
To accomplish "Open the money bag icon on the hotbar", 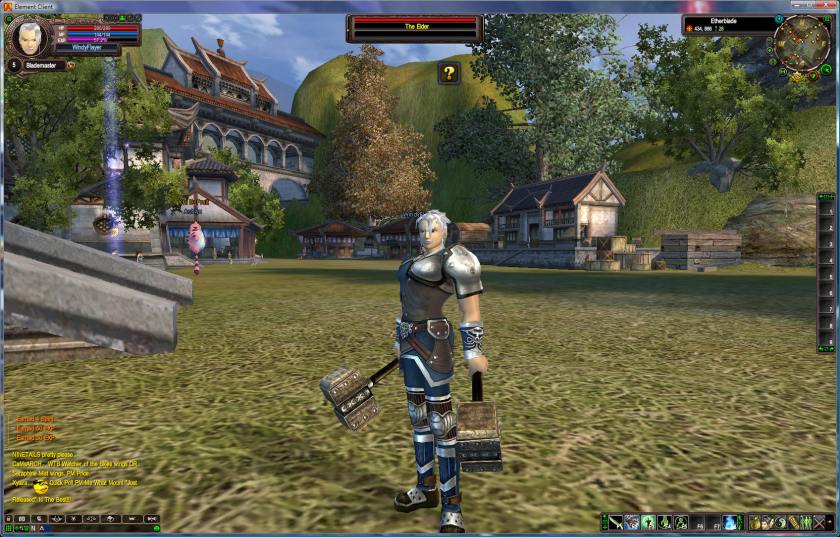I will point(756,523).
